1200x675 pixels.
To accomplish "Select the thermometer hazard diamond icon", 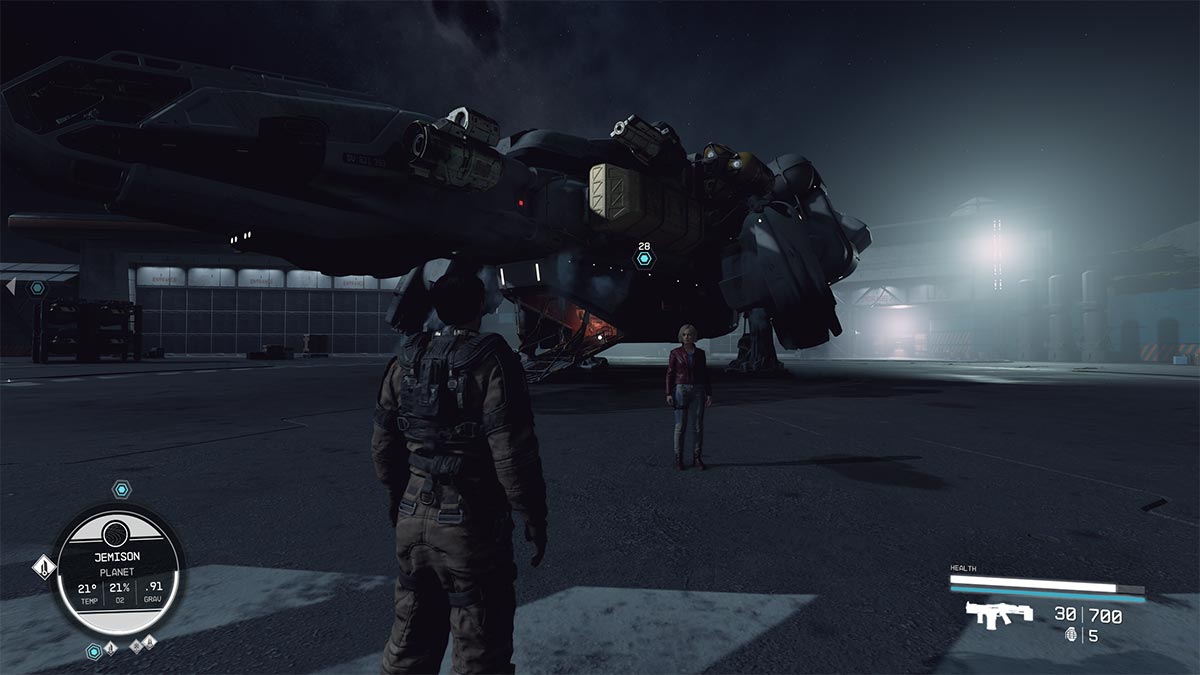I will pyautogui.click(x=44, y=568).
